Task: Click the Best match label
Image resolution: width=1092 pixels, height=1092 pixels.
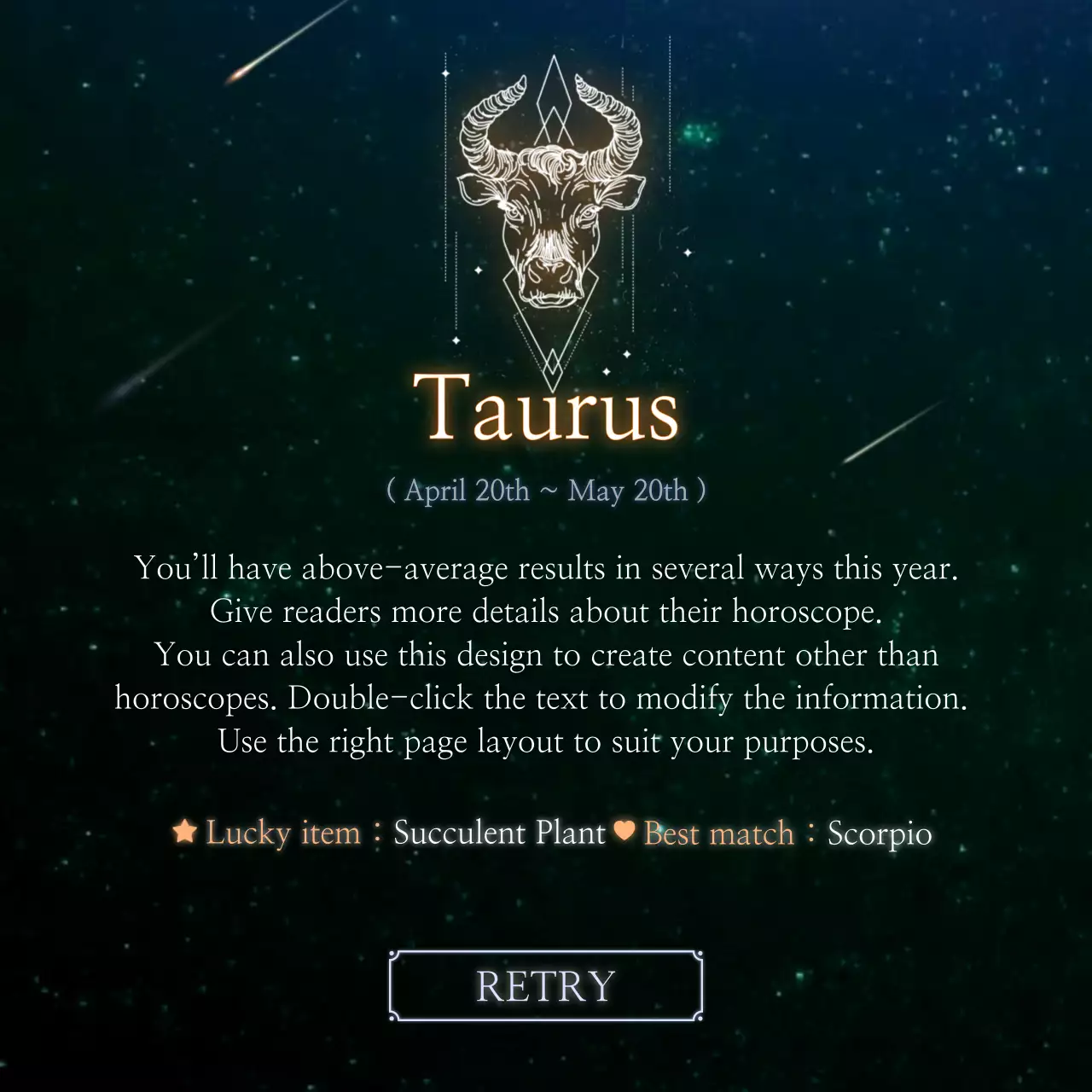Action: (720, 832)
